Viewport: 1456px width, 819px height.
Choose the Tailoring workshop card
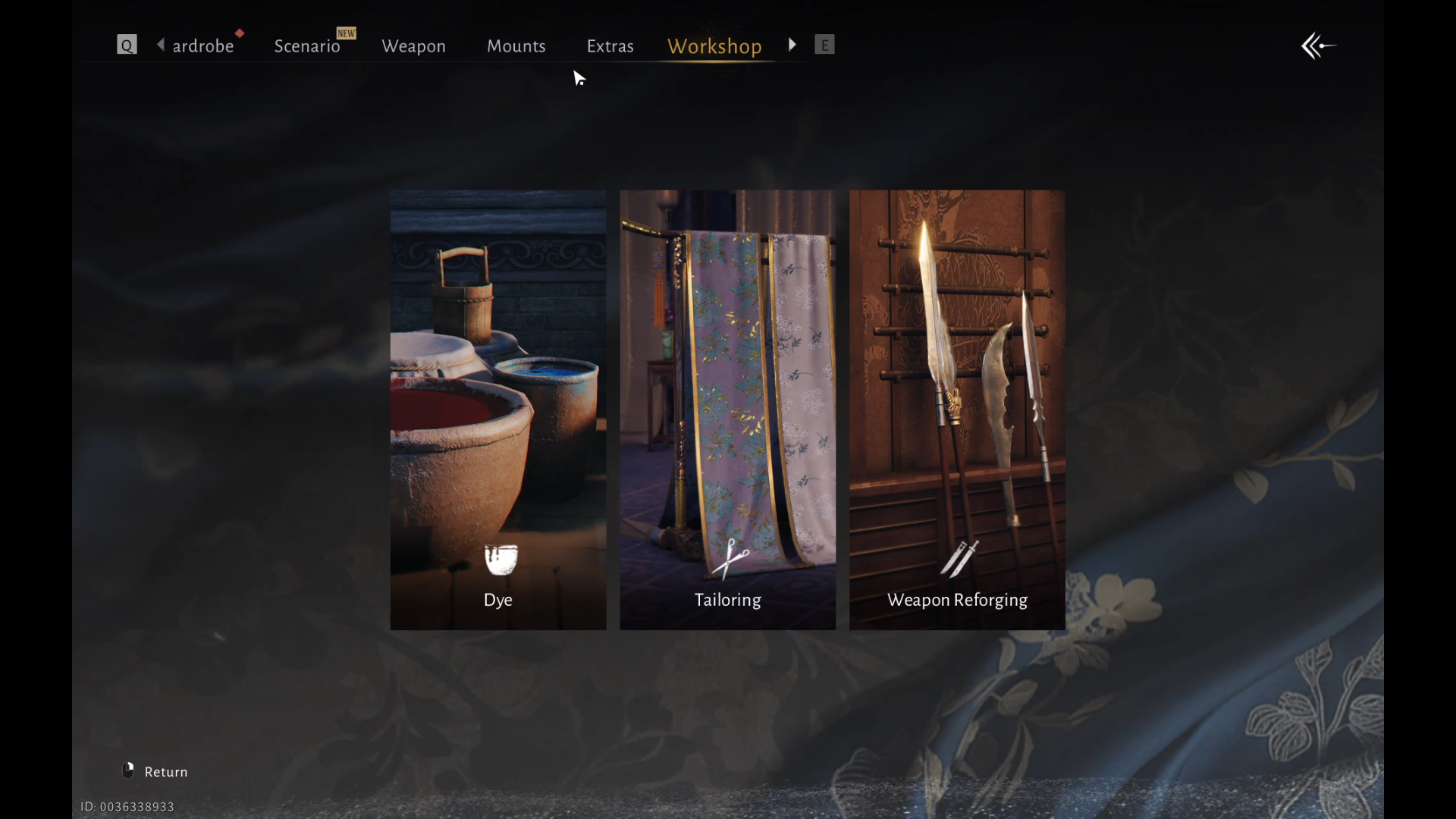coord(727,409)
